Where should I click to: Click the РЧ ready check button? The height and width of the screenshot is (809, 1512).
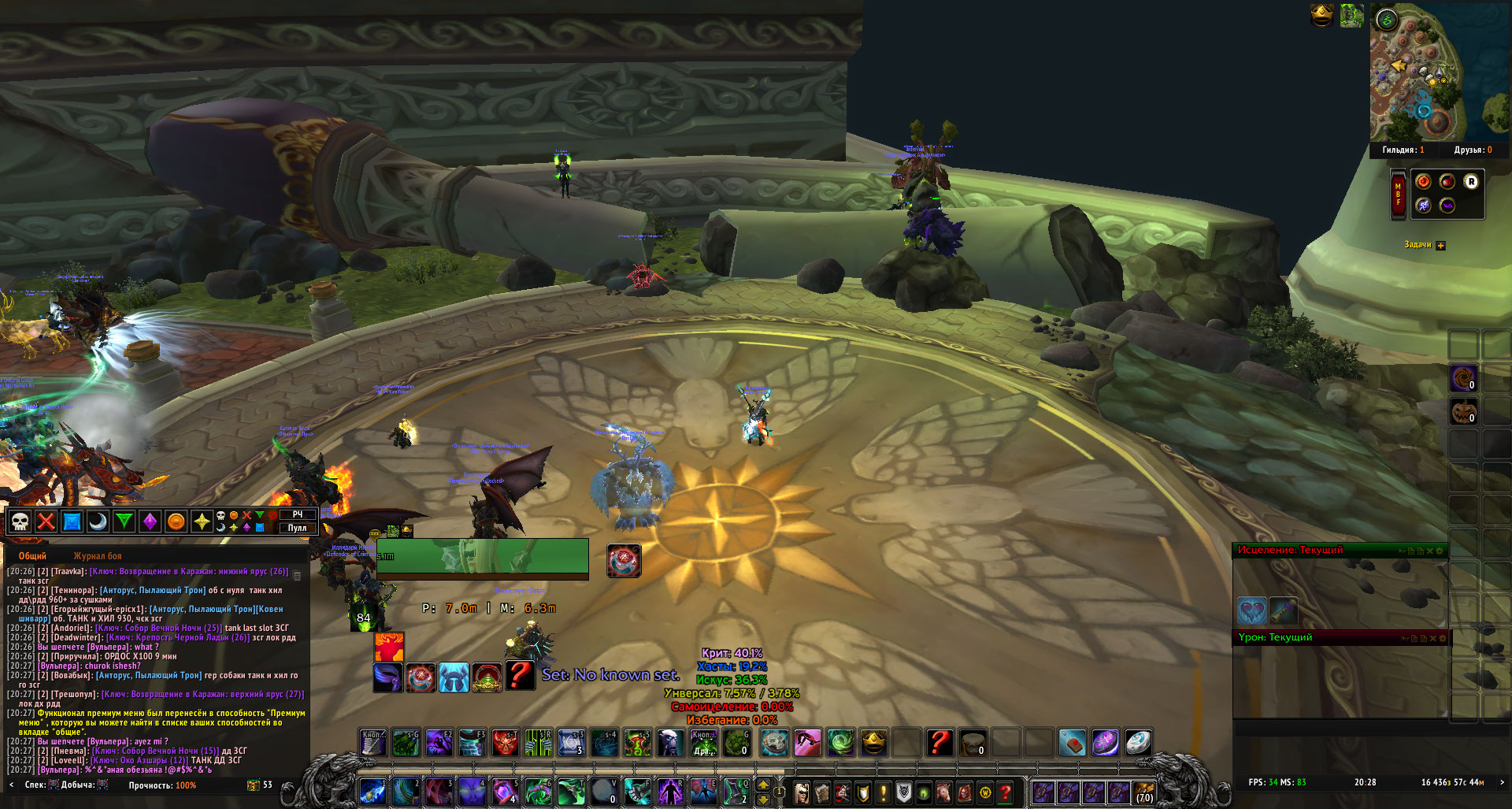point(298,514)
